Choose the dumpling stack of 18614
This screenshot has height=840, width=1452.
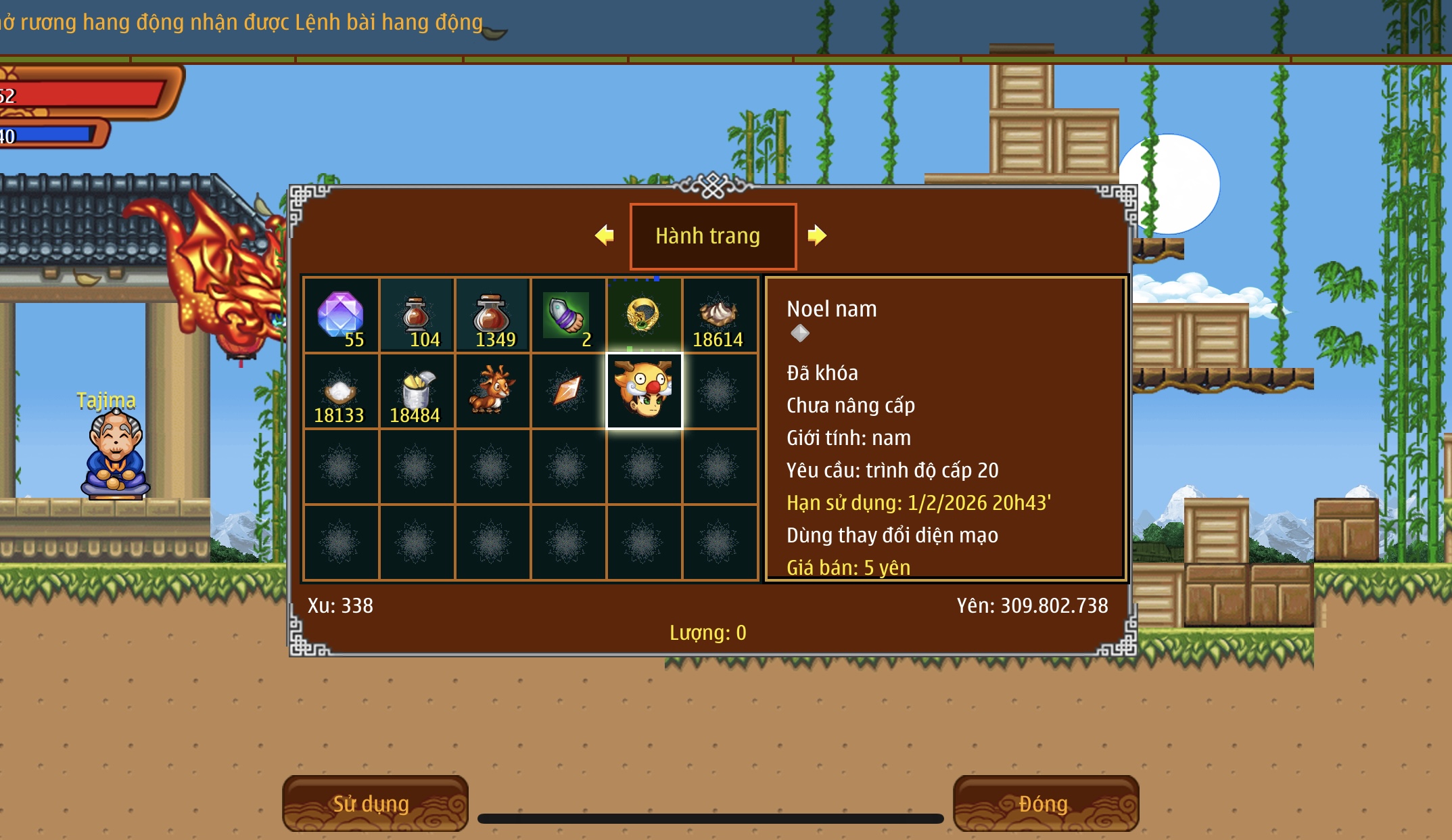point(720,315)
